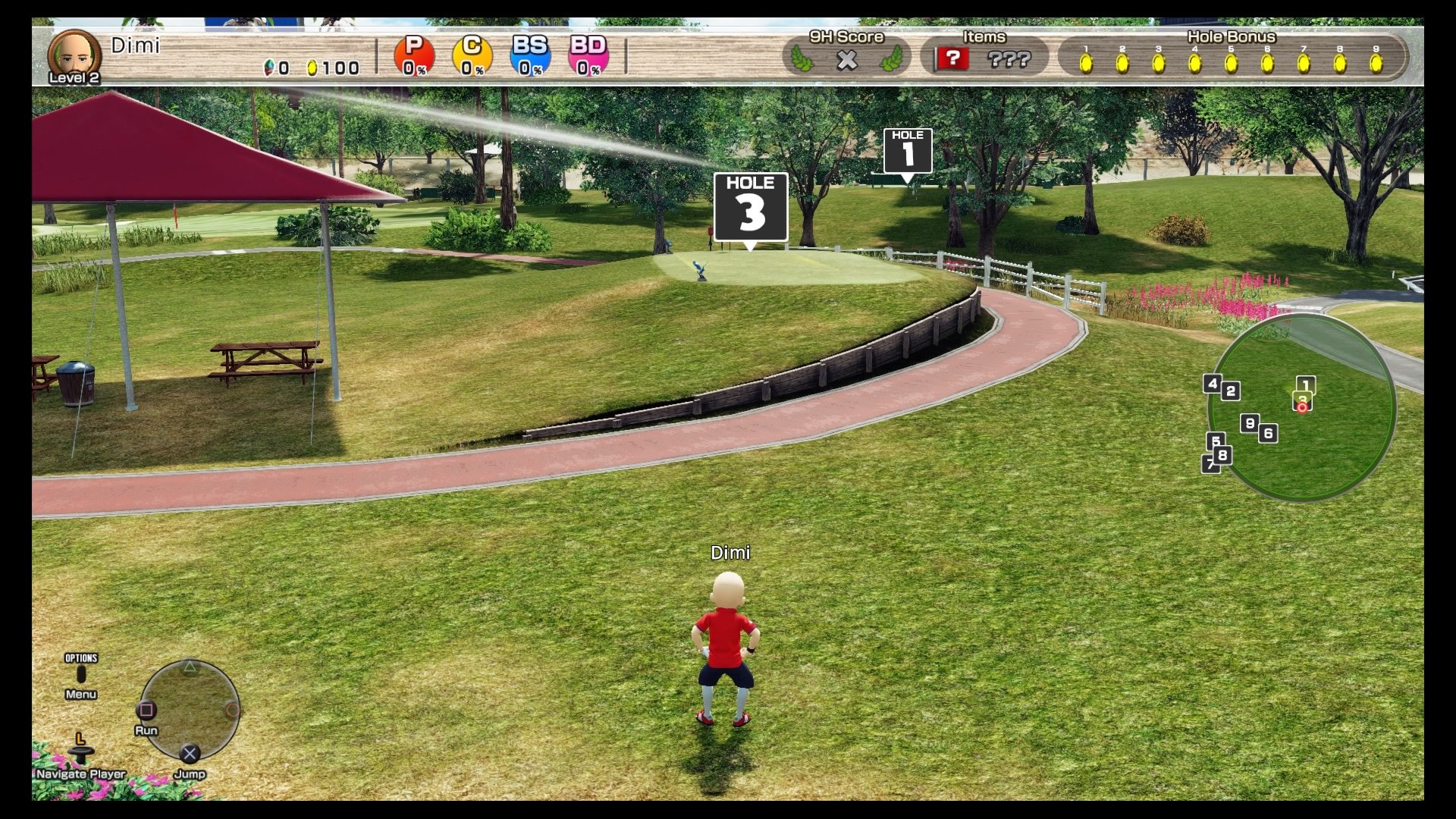Select the red P power badge
The height and width of the screenshot is (819, 1456).
(x=413, y=55)
